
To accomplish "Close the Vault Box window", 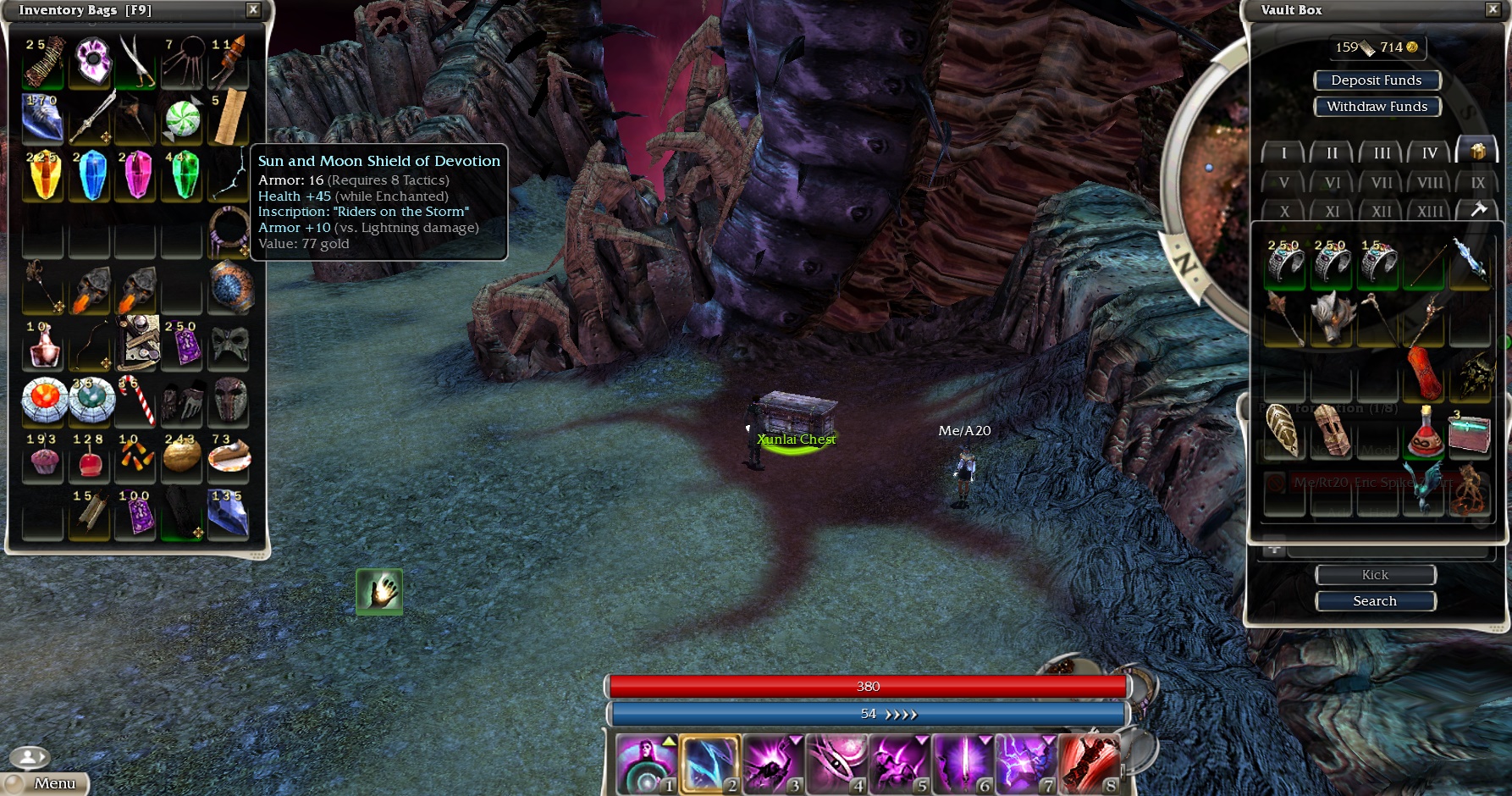I will click(1493, 10).
